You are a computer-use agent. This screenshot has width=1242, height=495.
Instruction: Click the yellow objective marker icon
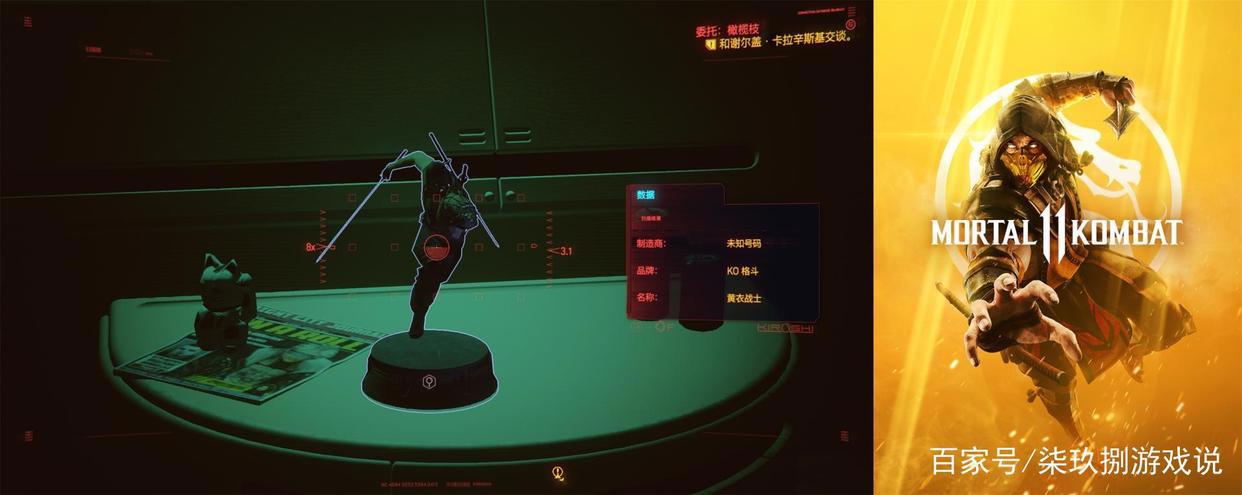coord(710,44)
